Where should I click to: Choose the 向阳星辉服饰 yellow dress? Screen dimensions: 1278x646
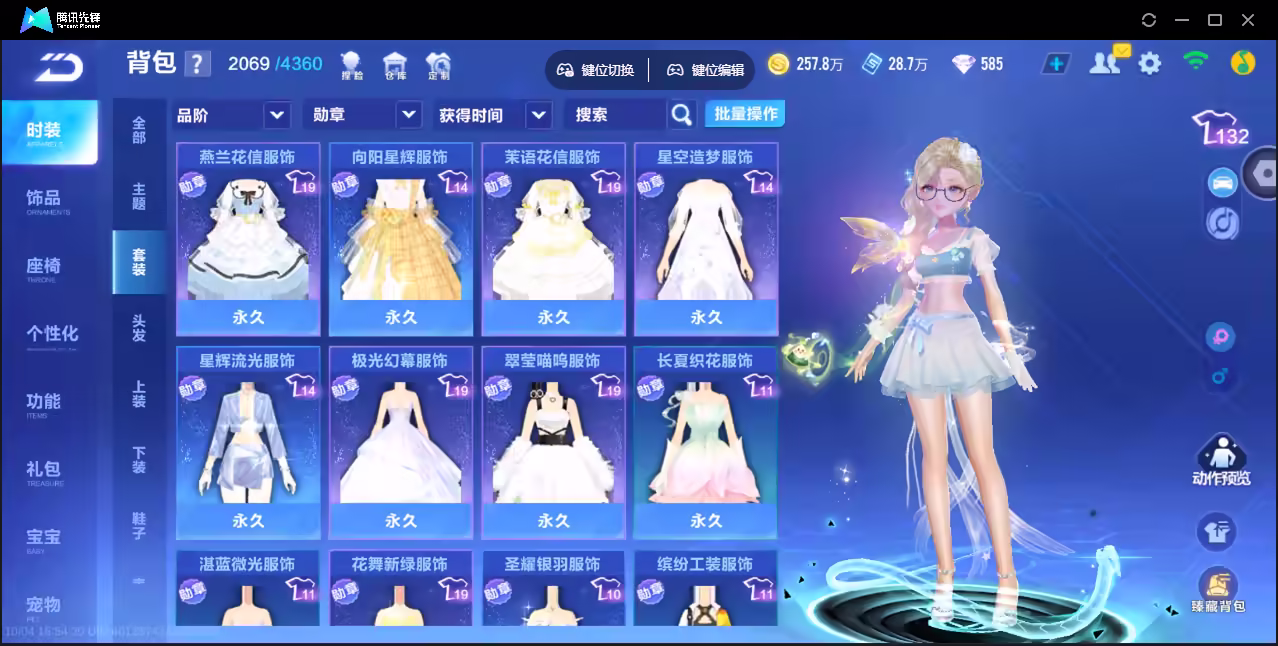(401, 238)
